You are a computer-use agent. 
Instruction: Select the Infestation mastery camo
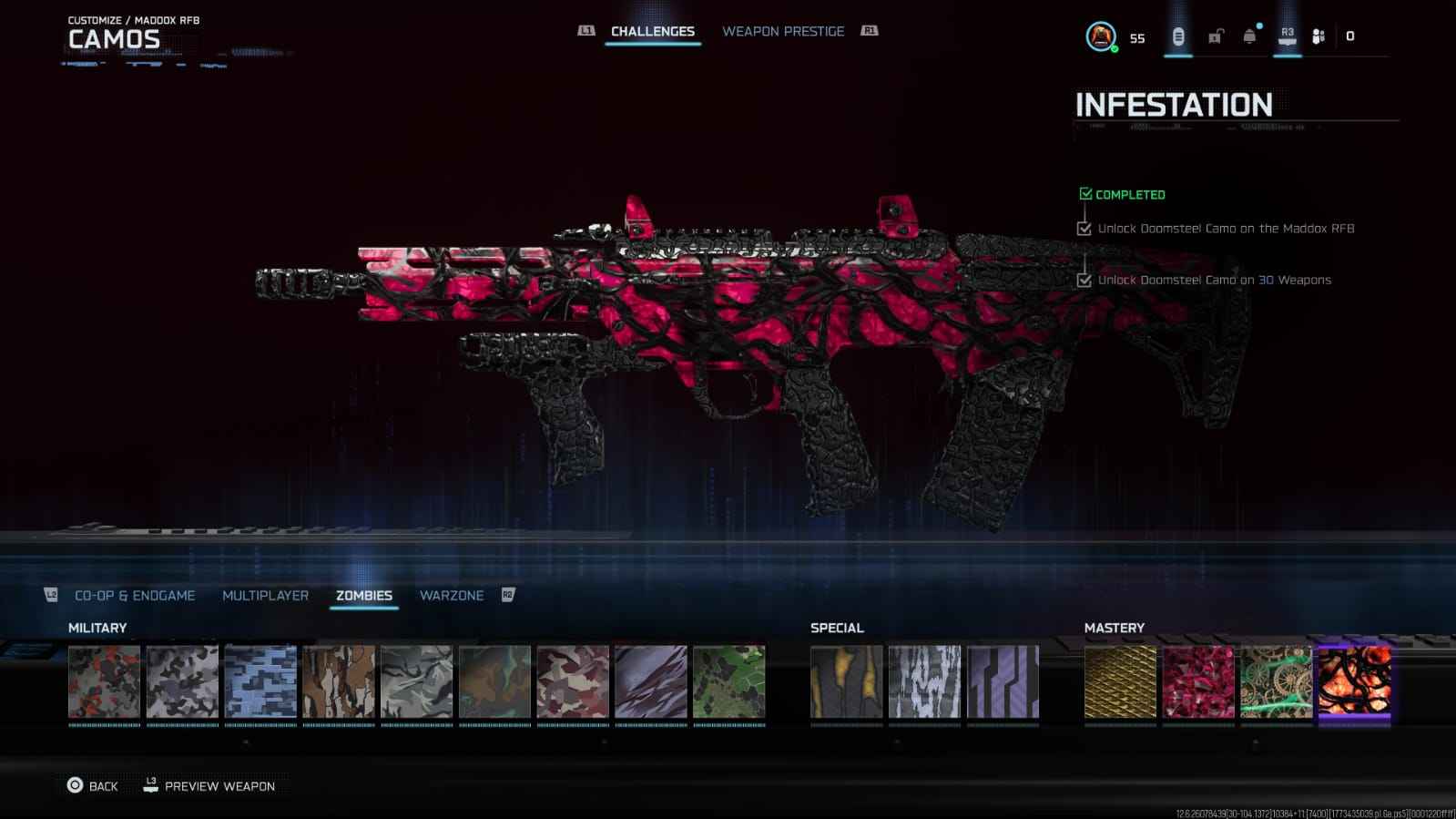point(1355,682)
